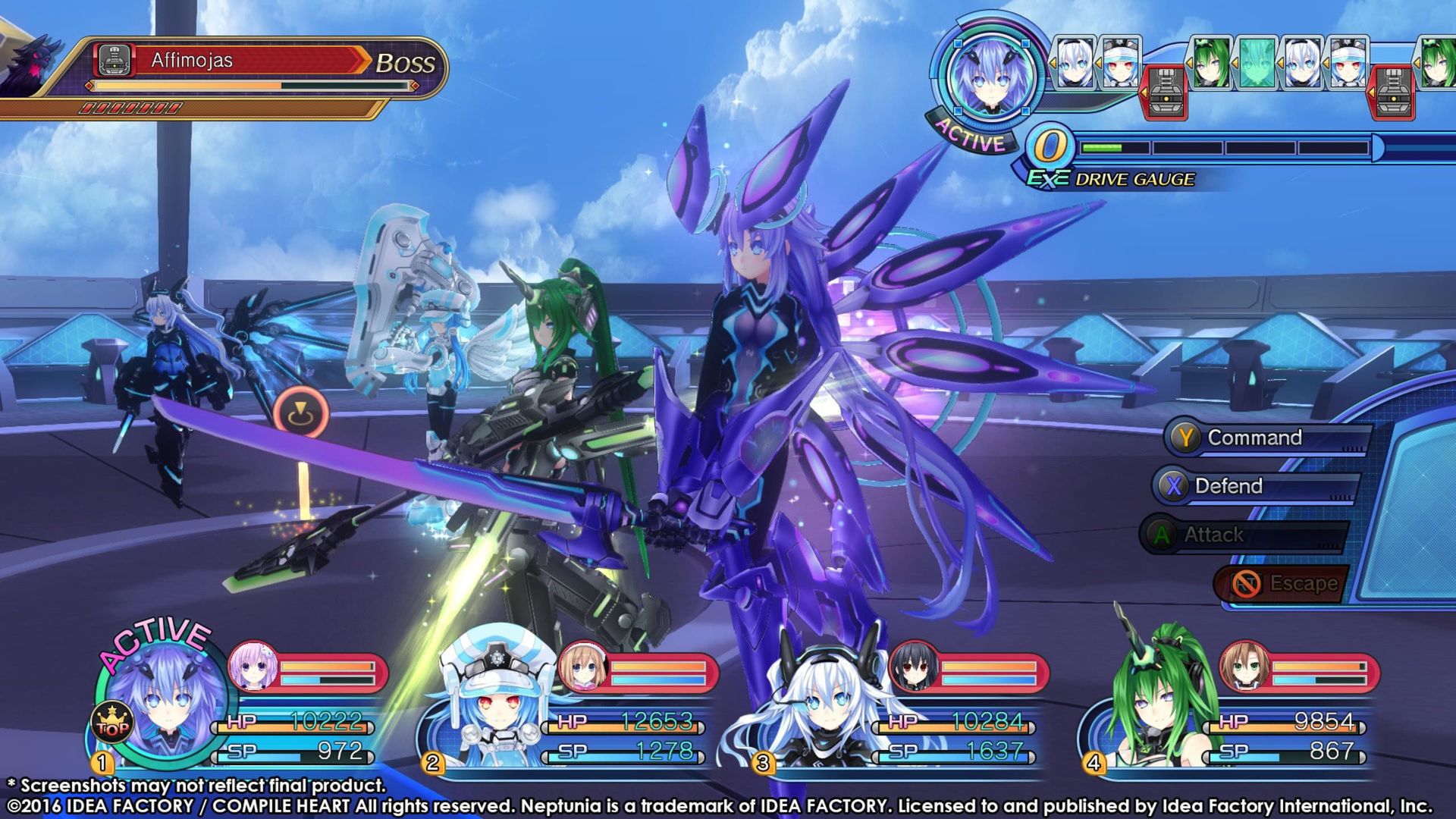The height and width of the screenshot is (819, 1456).
Task: Click the arrow beside Green Heart's turn portrait
Action: click(x=1189, y=62)
